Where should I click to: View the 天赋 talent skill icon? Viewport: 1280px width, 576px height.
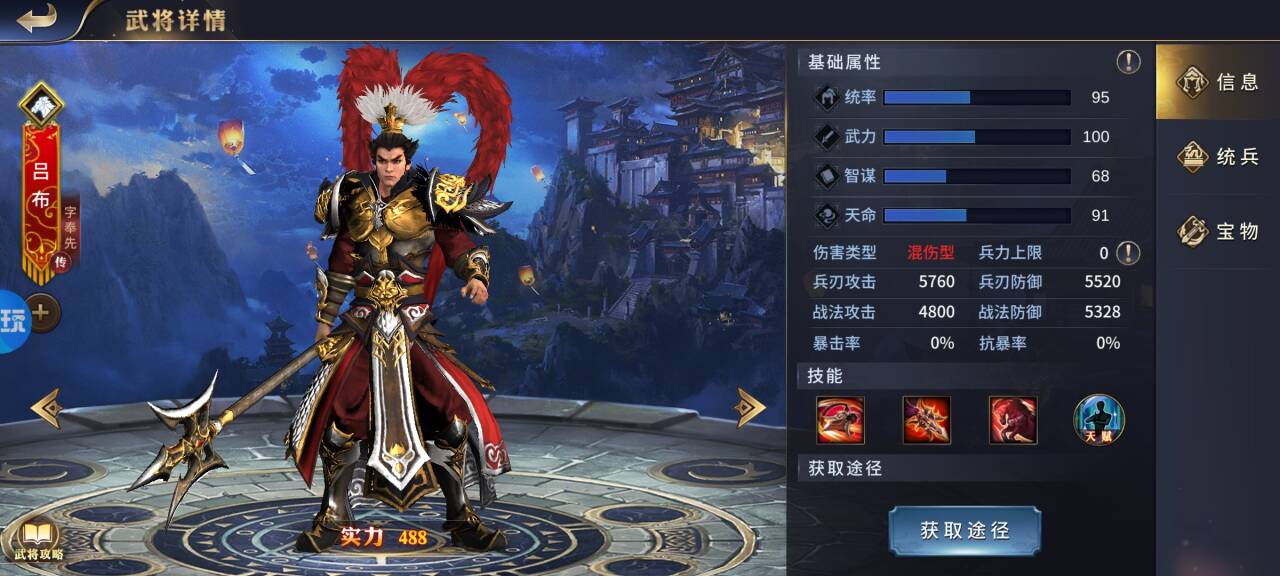1099,420
